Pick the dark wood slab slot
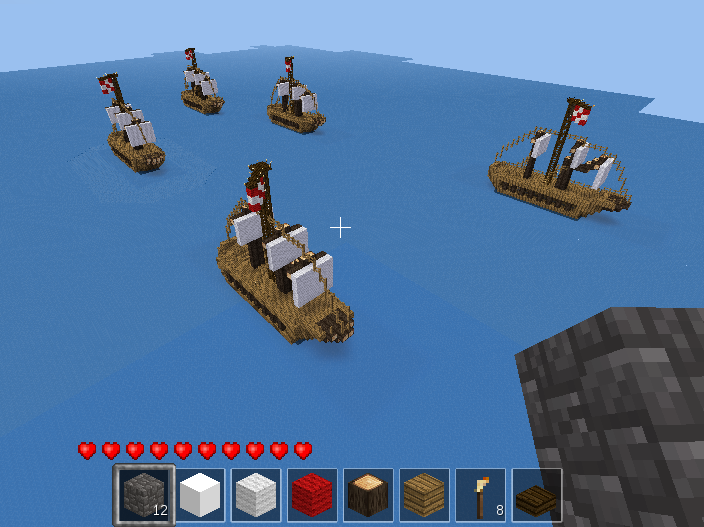 [x=537, y=495]
